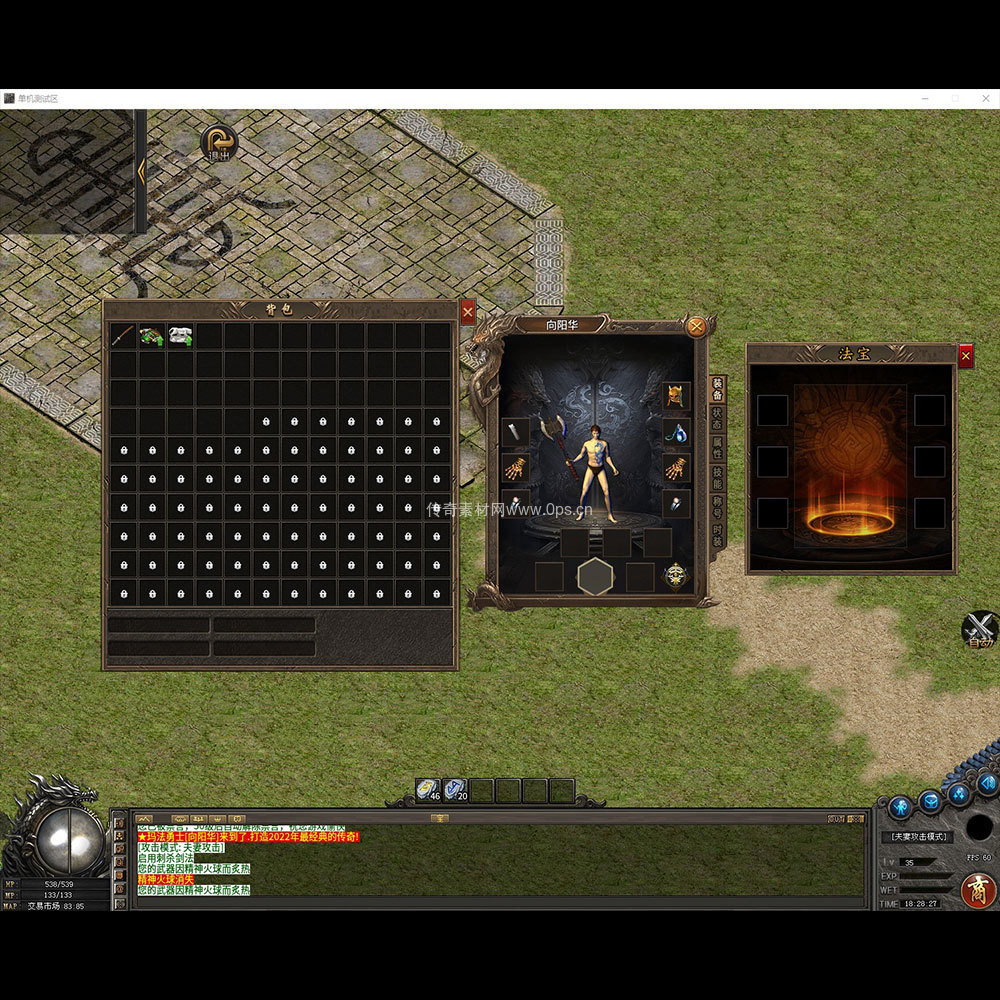
Task: Maximize the game window
Action: point(955,99)
